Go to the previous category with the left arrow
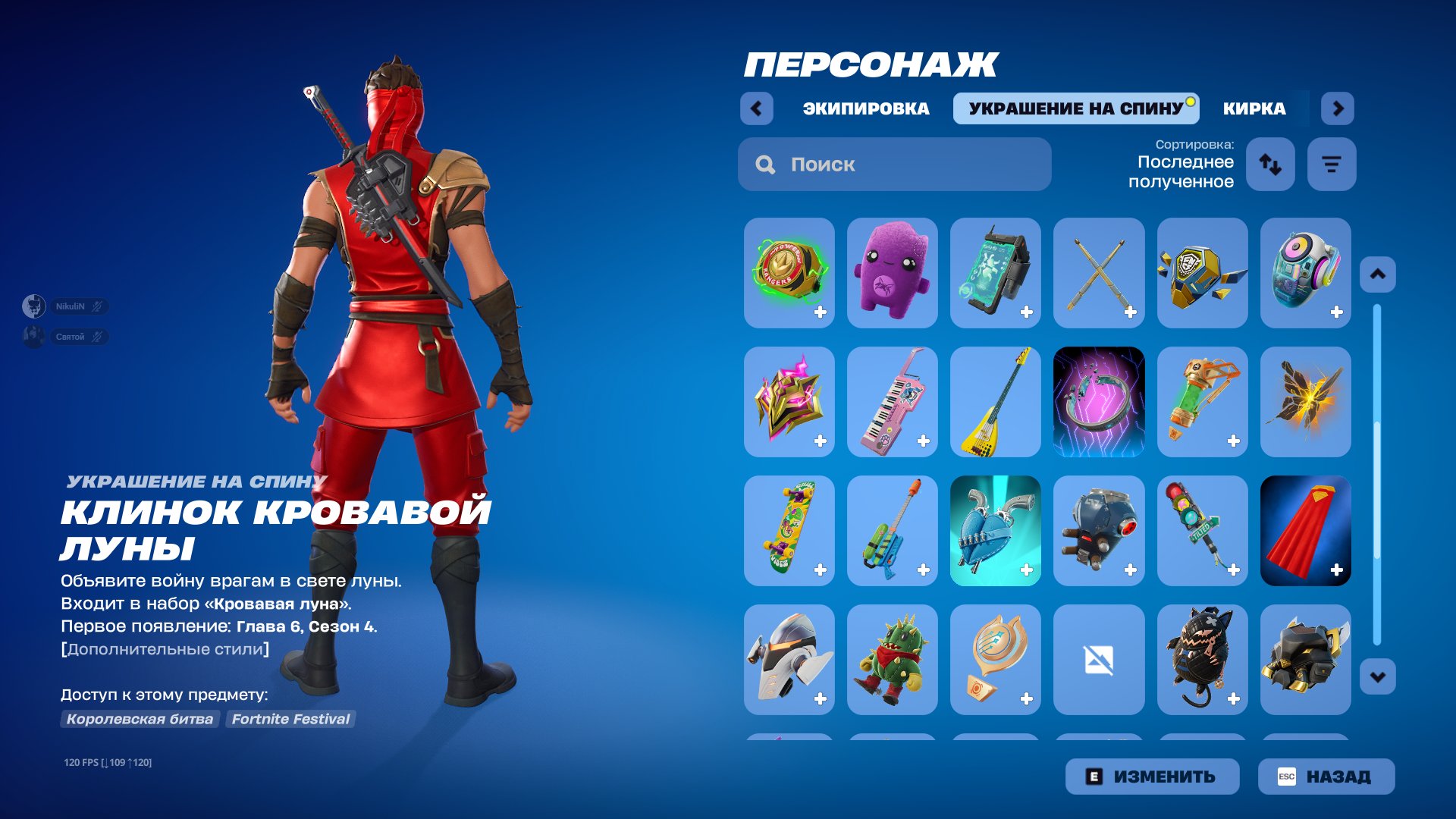Image resolution: width=1456 pixels, height=819 pixels. [756, 108]
